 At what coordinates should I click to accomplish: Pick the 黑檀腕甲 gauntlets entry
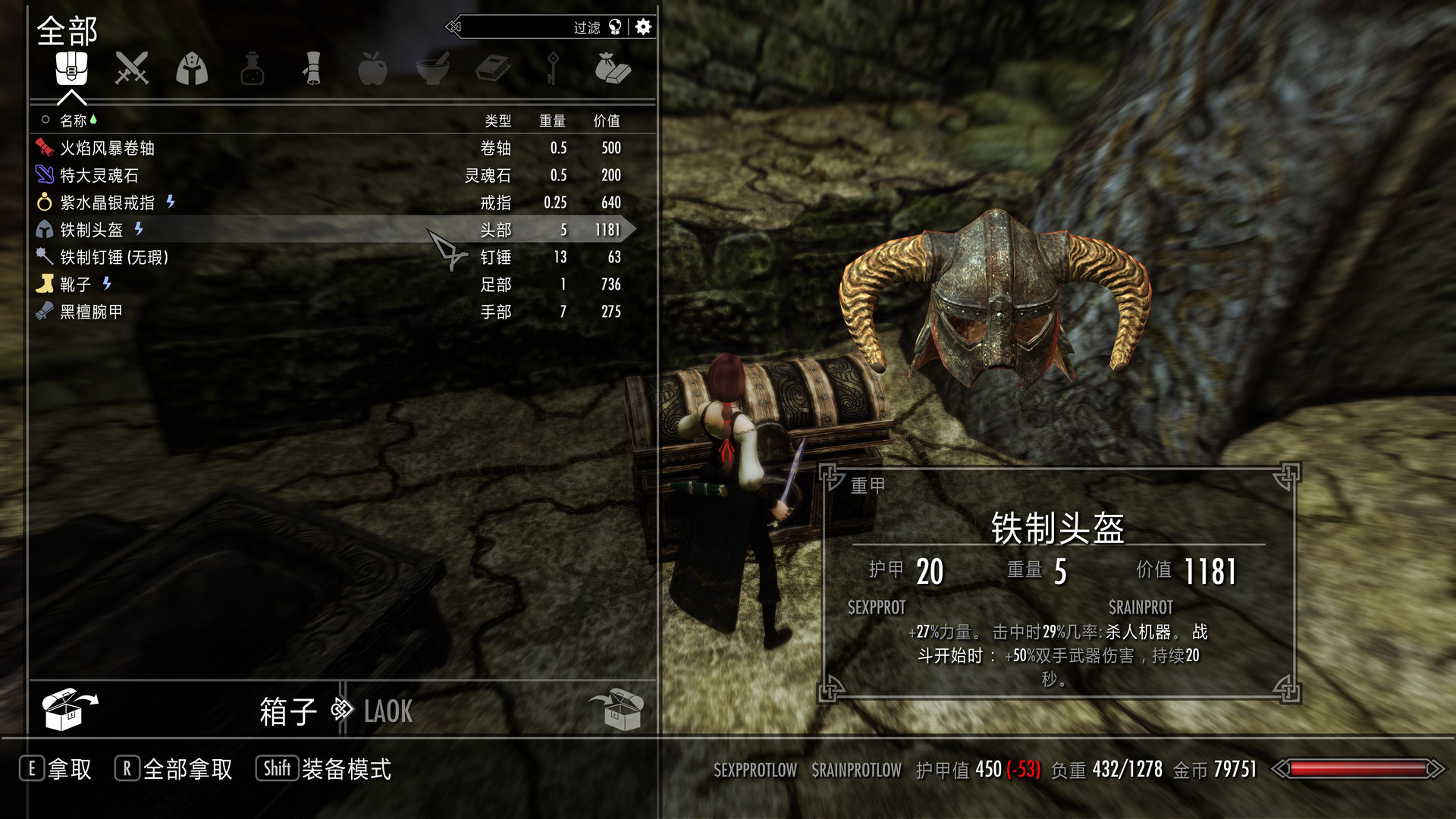point(91,312)
